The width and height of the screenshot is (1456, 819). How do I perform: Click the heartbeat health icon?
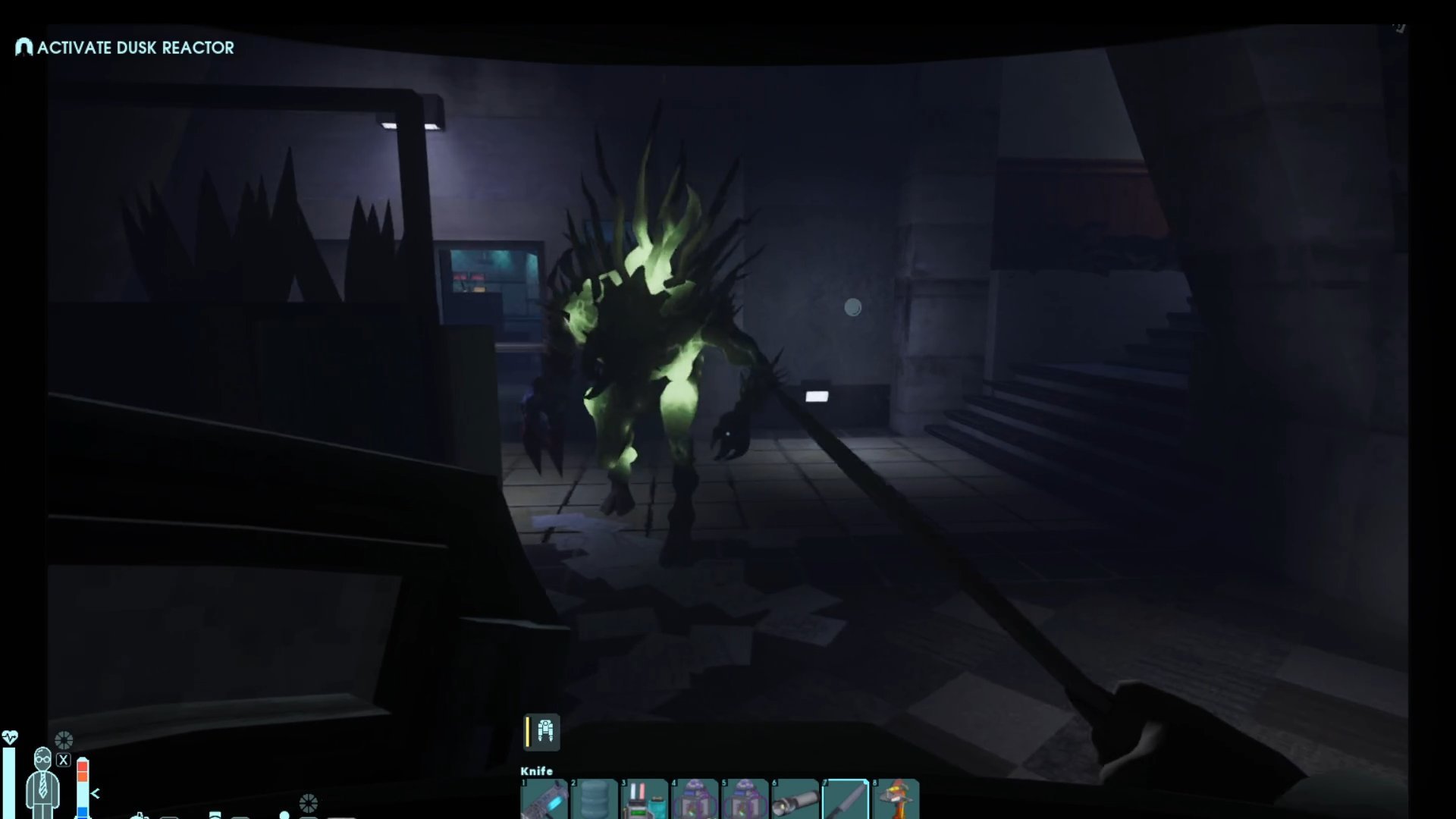(10, 737)
